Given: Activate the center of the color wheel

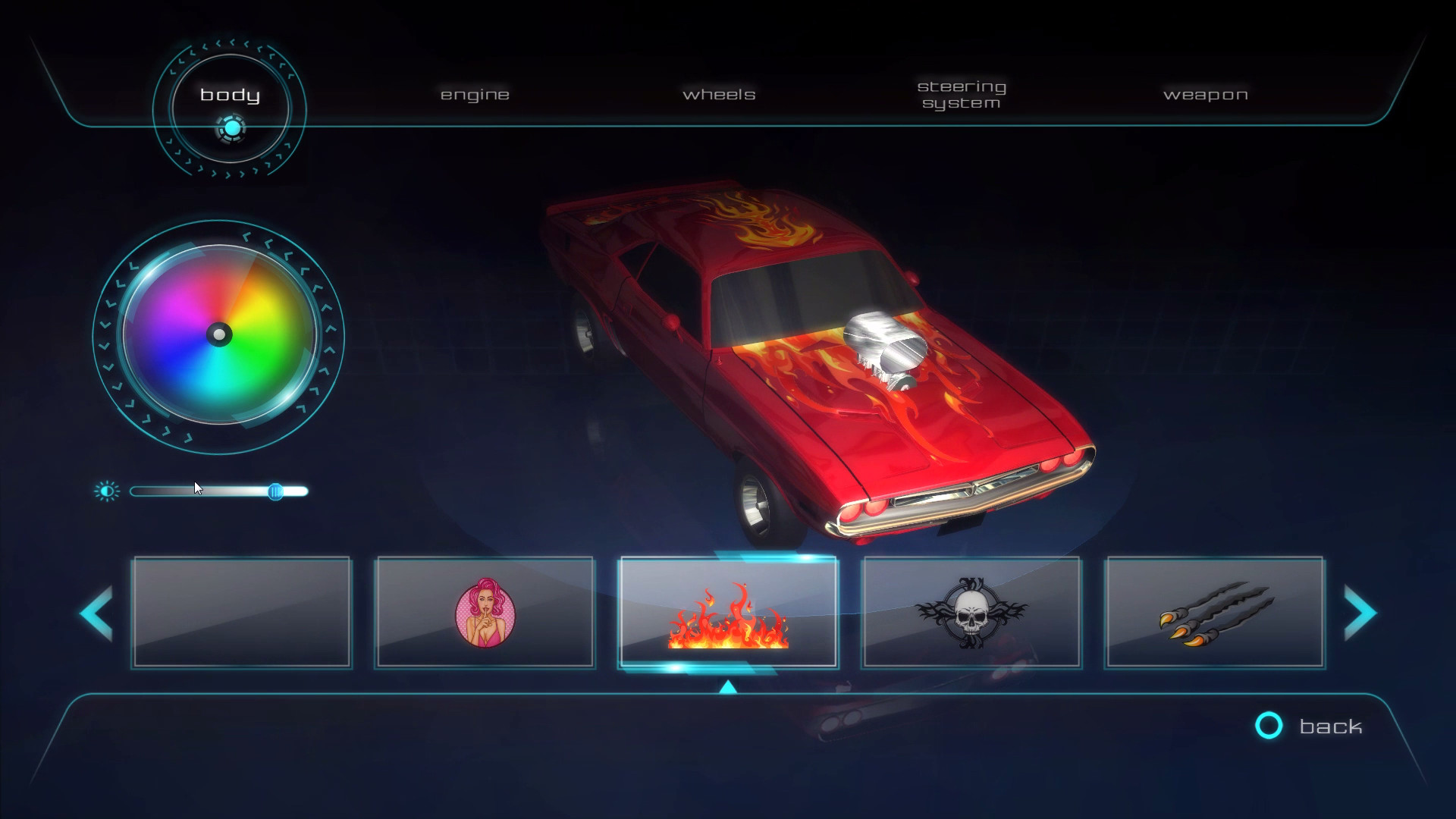Looking at the screenshot, I should 219,334.
